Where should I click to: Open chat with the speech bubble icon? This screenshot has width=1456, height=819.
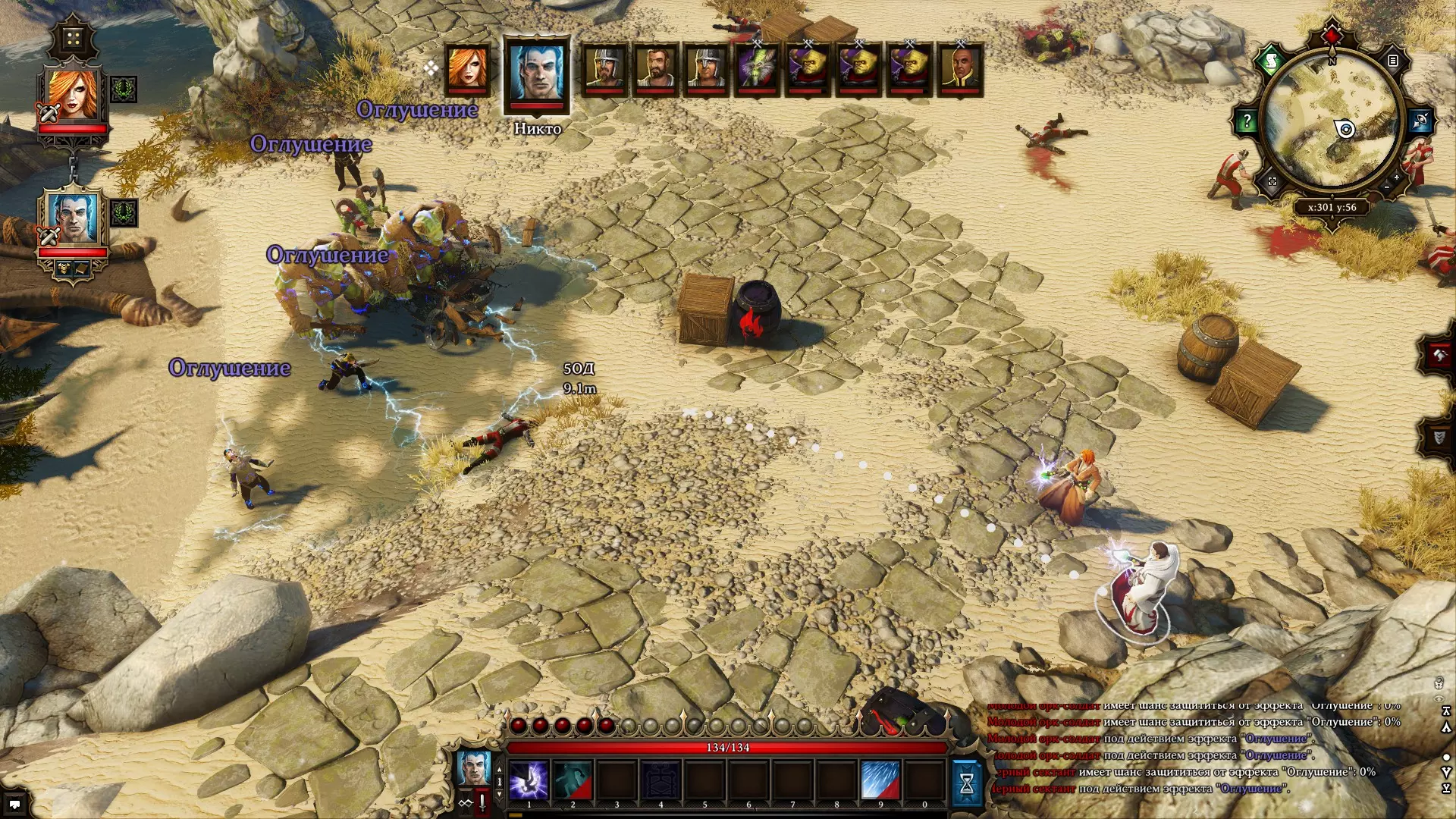(x=14, y=804)
